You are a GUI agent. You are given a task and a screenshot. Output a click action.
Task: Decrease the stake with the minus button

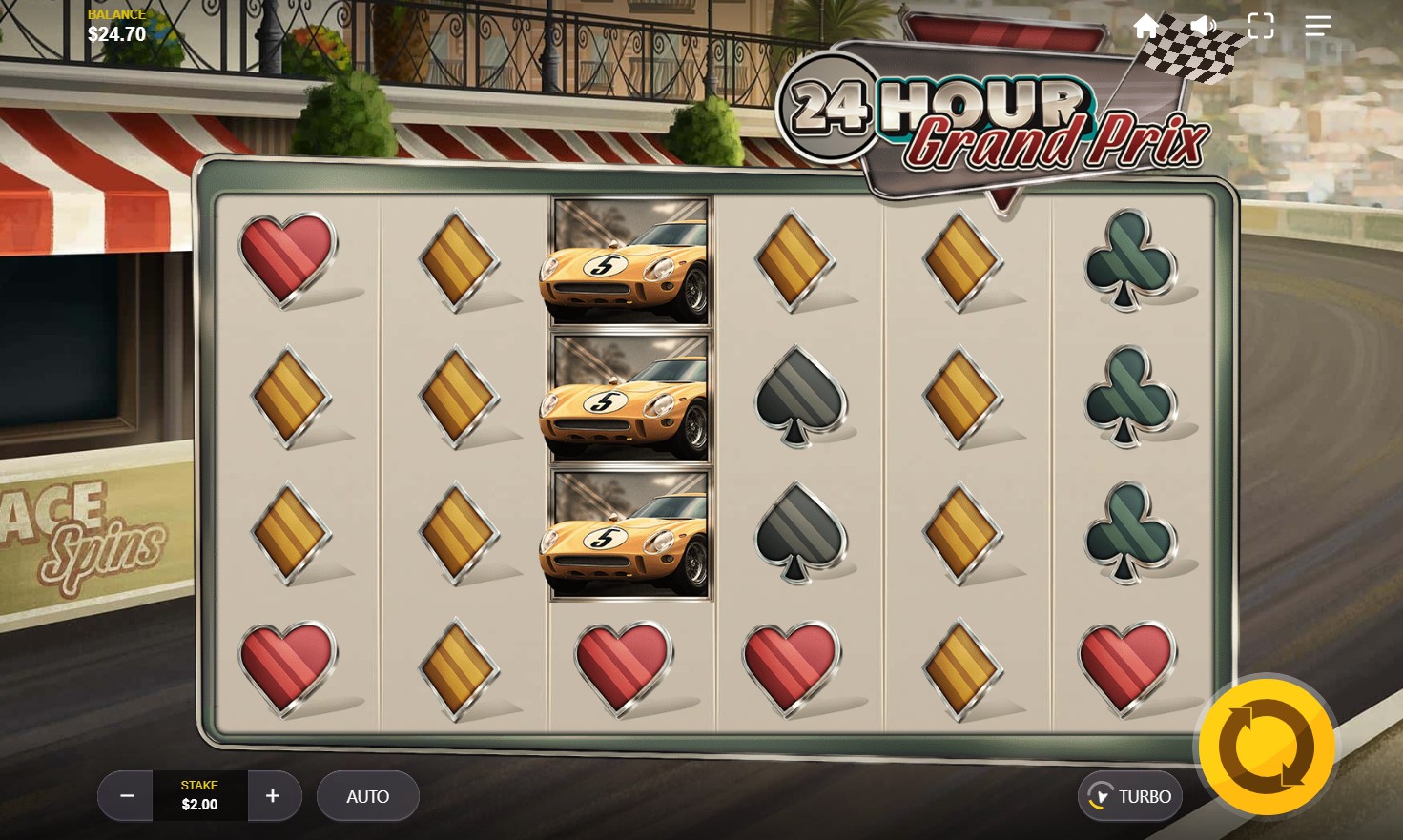pos(125,796)
